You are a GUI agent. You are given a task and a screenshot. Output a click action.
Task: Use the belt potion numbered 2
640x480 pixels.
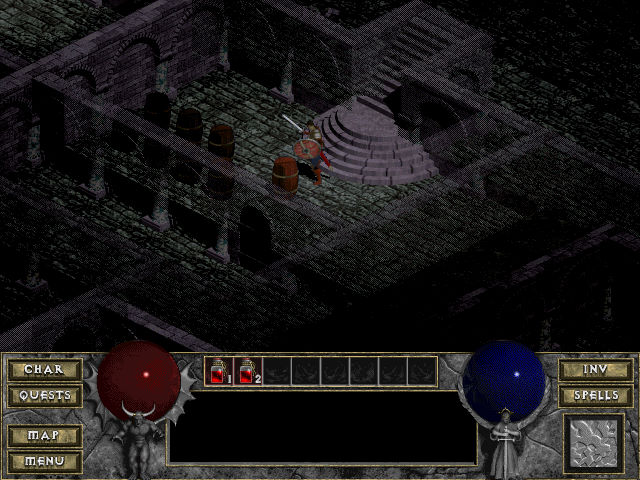pyautogui.click(x=247, y=371)
